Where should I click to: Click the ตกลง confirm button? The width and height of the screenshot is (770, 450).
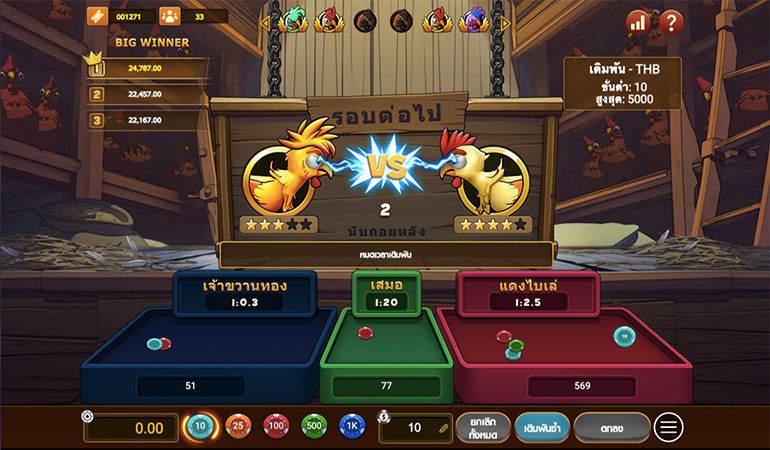pyautogui.click(x=612, y=428)
